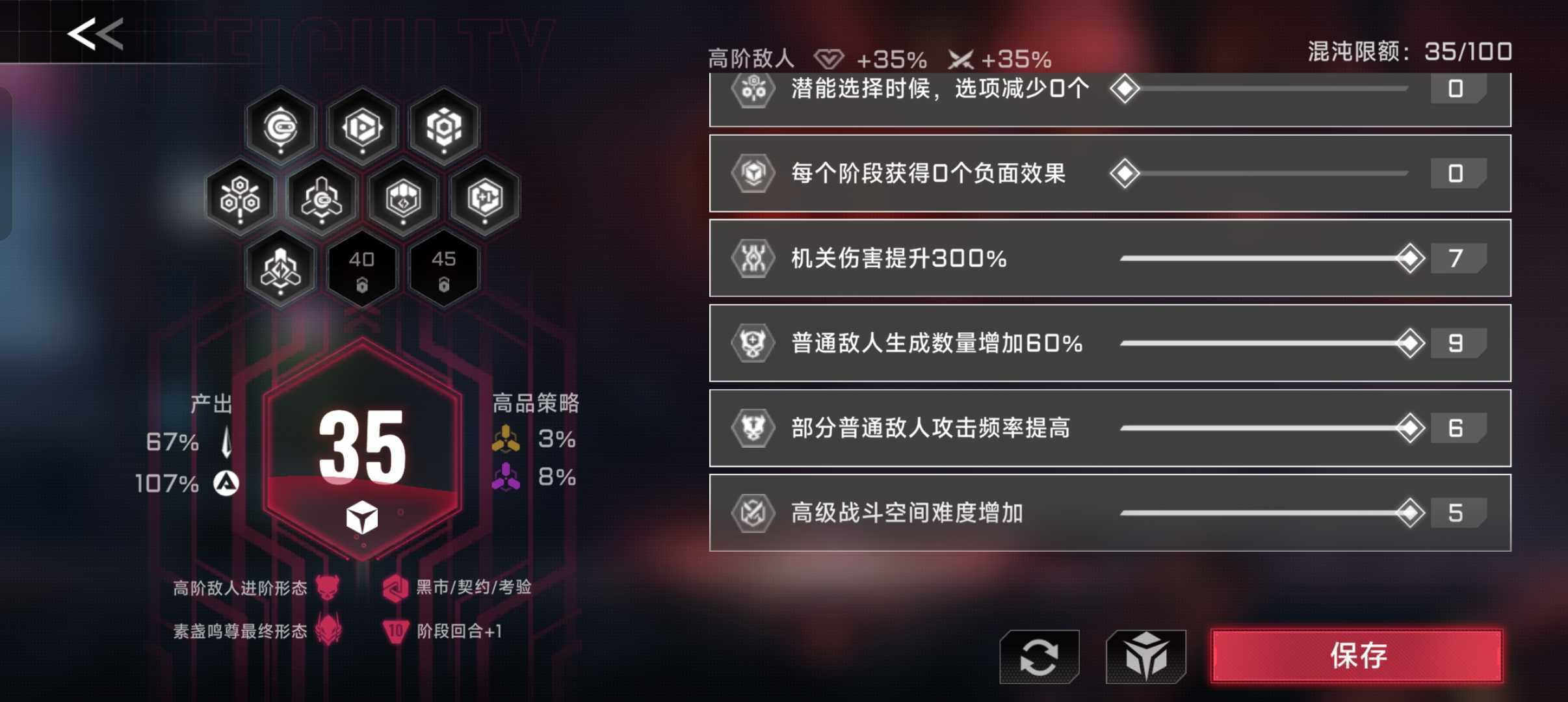Toggle the top-left hexagon difficulty node
This screenshot has height=702, width=1568.
point(282,127)
